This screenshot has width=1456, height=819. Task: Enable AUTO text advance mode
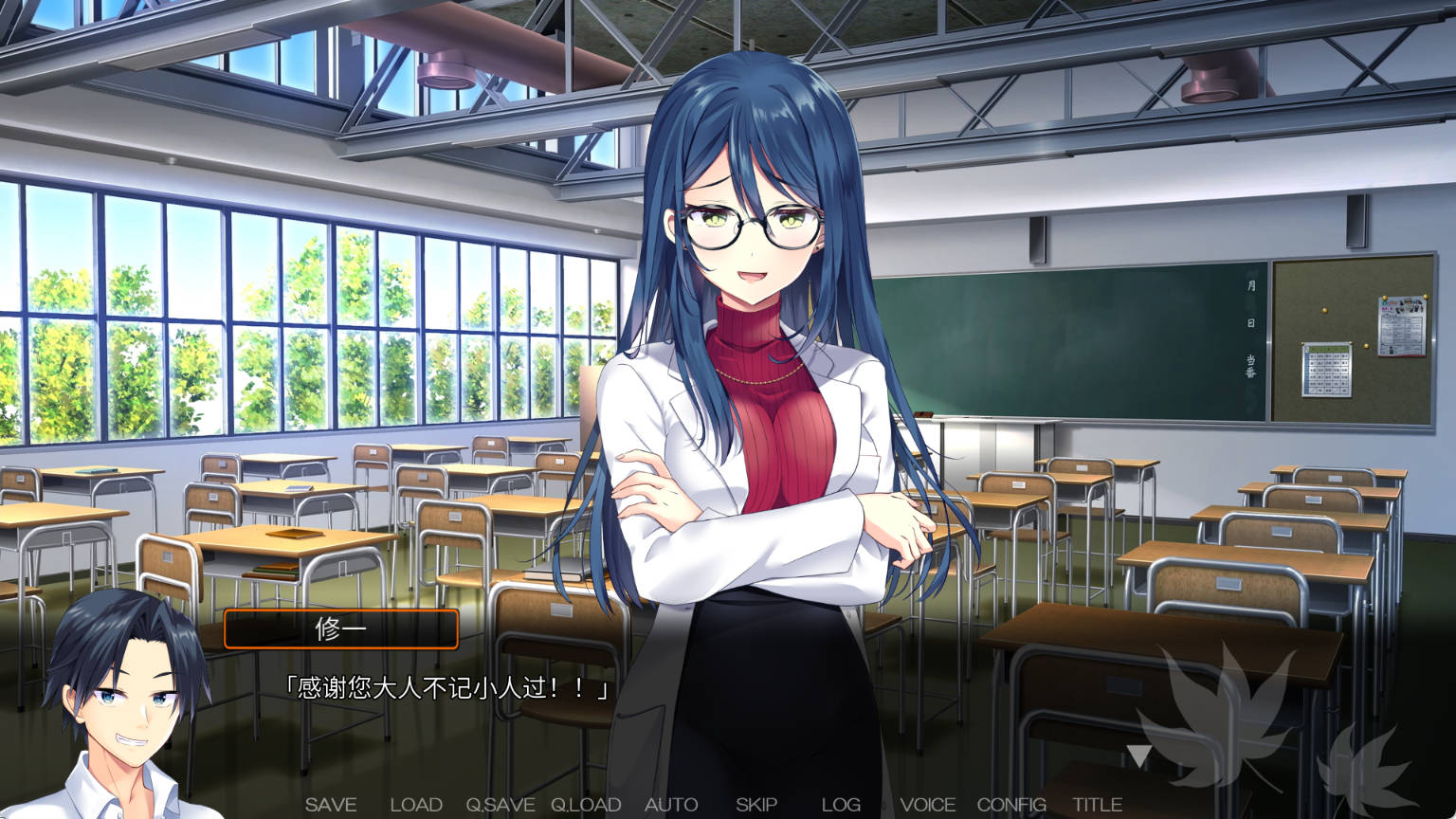671,805
